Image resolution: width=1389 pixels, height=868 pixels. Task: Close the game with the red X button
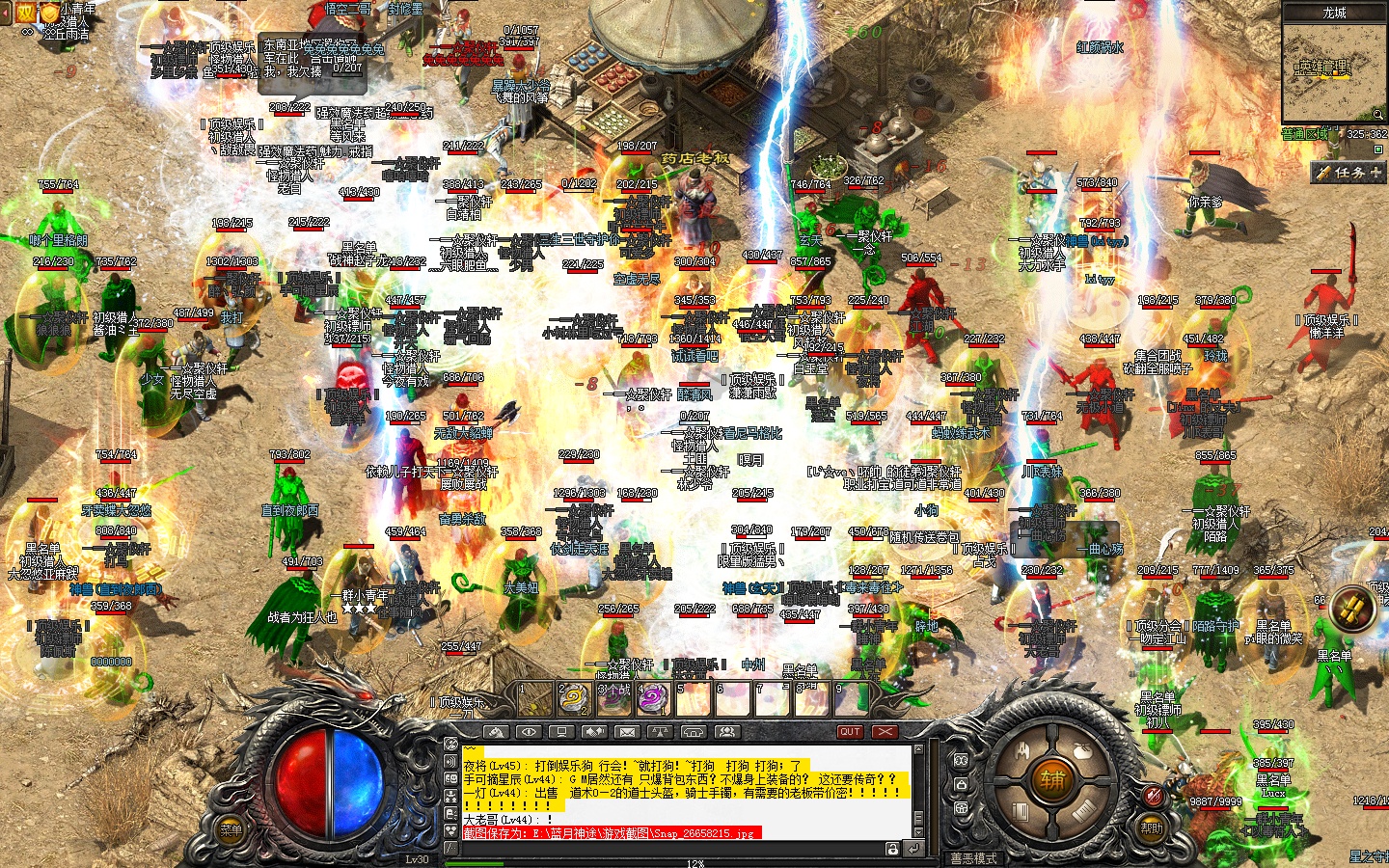(885, 732)
